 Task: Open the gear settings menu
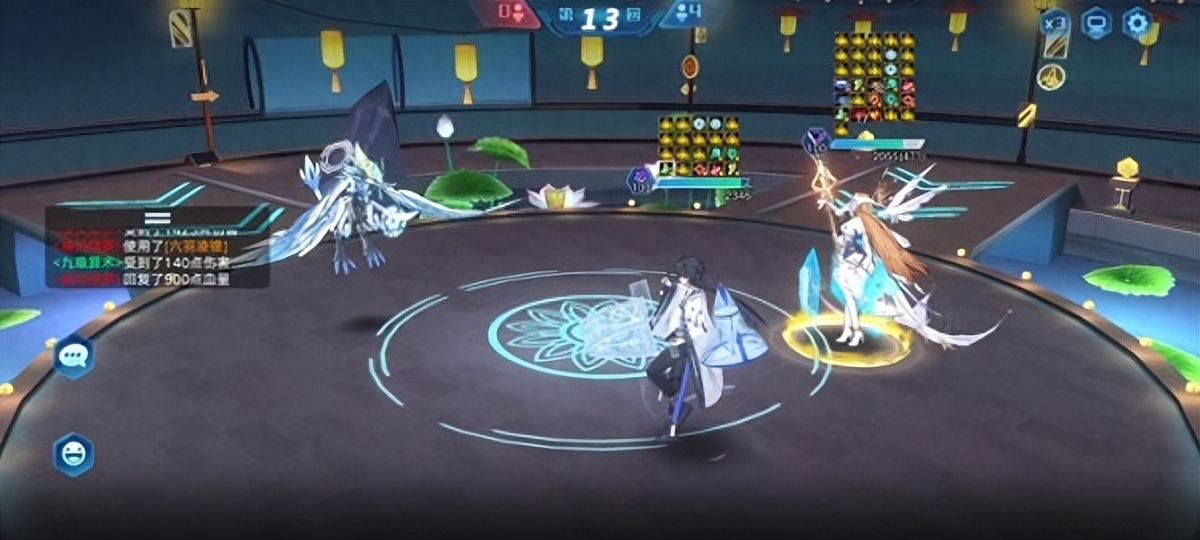click(x=1136, y=22)
